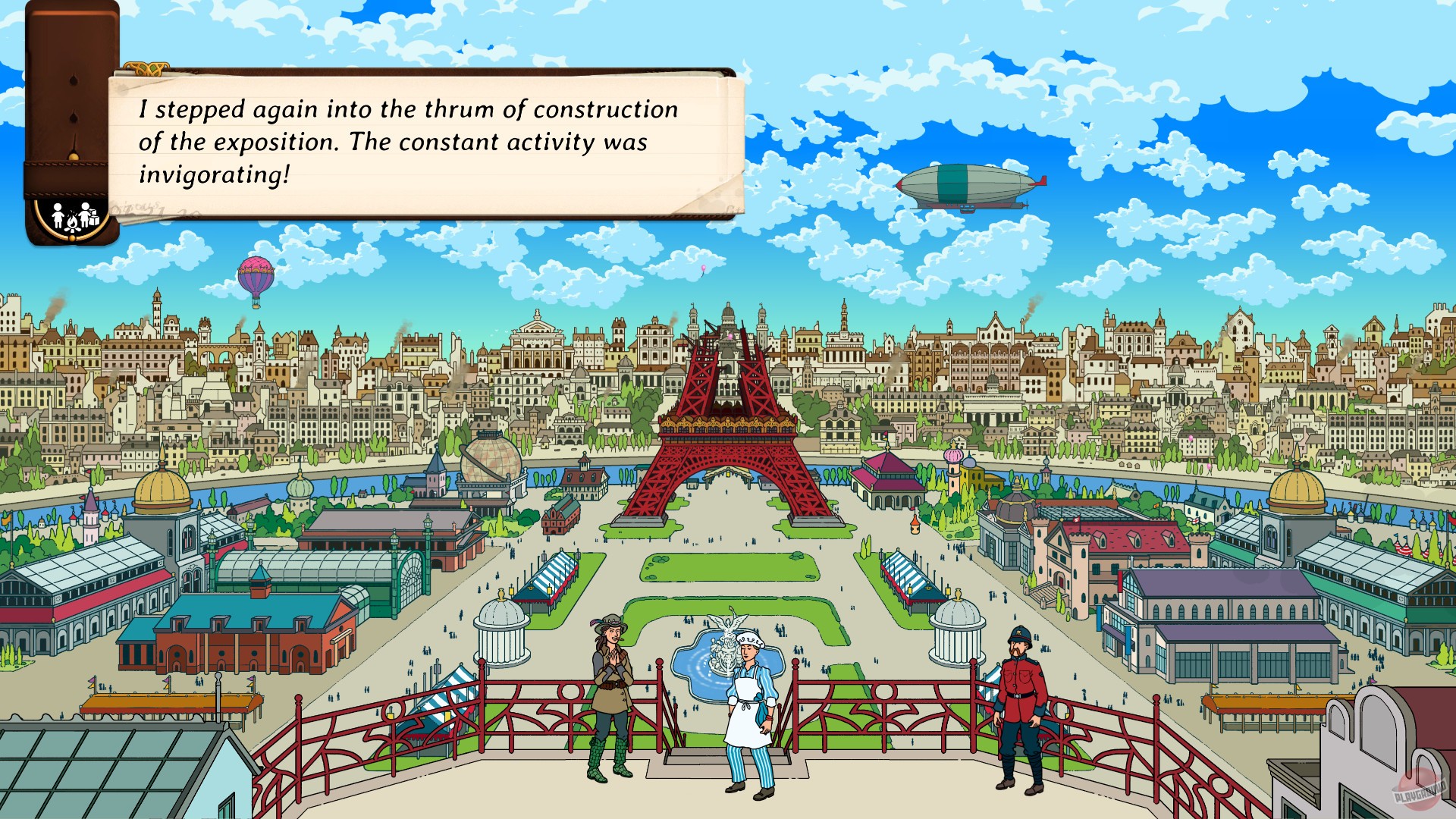Select the purple hot air balloon
This screenshot has height=819, width=1456.
click(x=255, y=276)
